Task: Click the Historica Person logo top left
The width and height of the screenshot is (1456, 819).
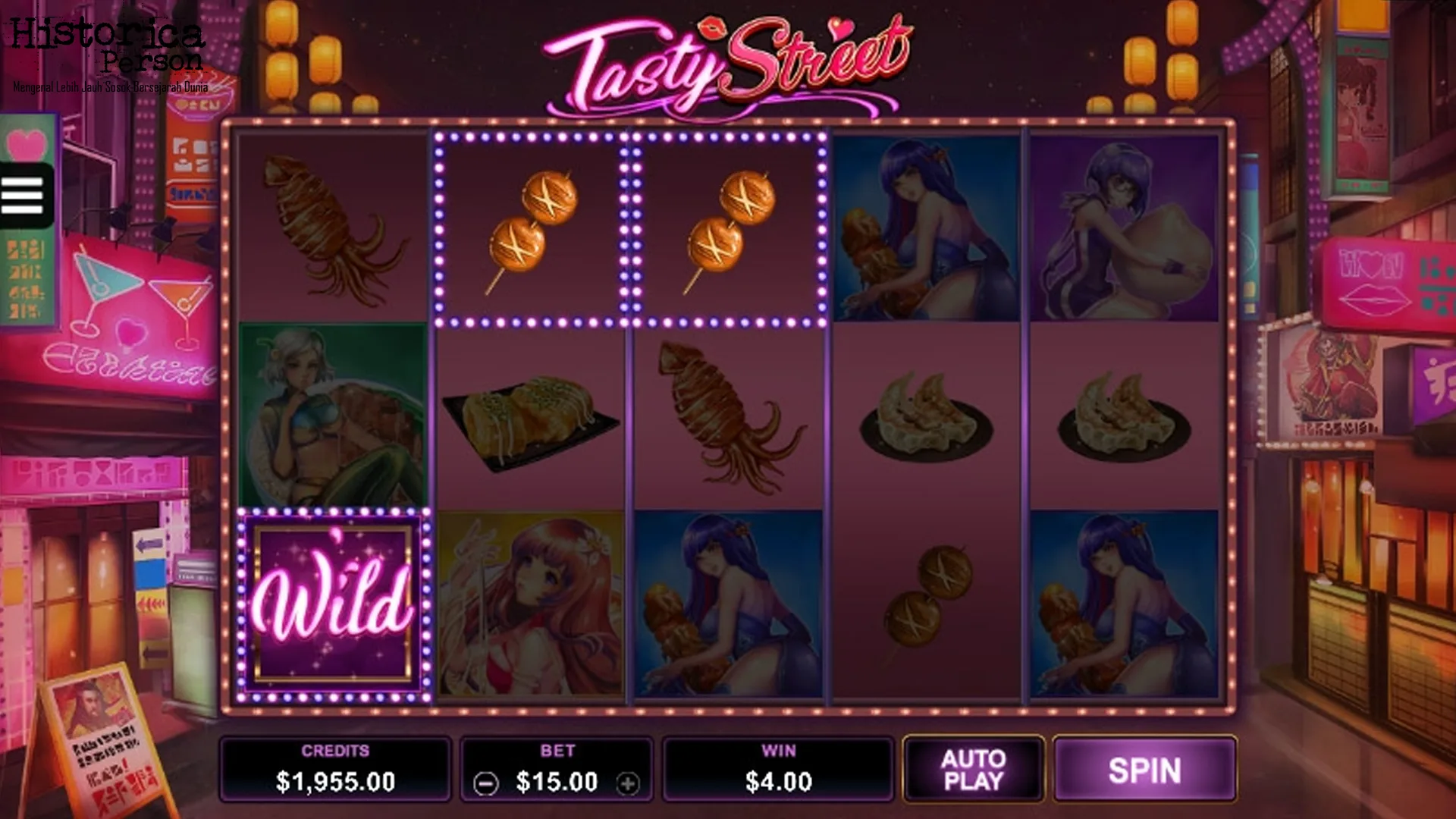Action: 106,45
